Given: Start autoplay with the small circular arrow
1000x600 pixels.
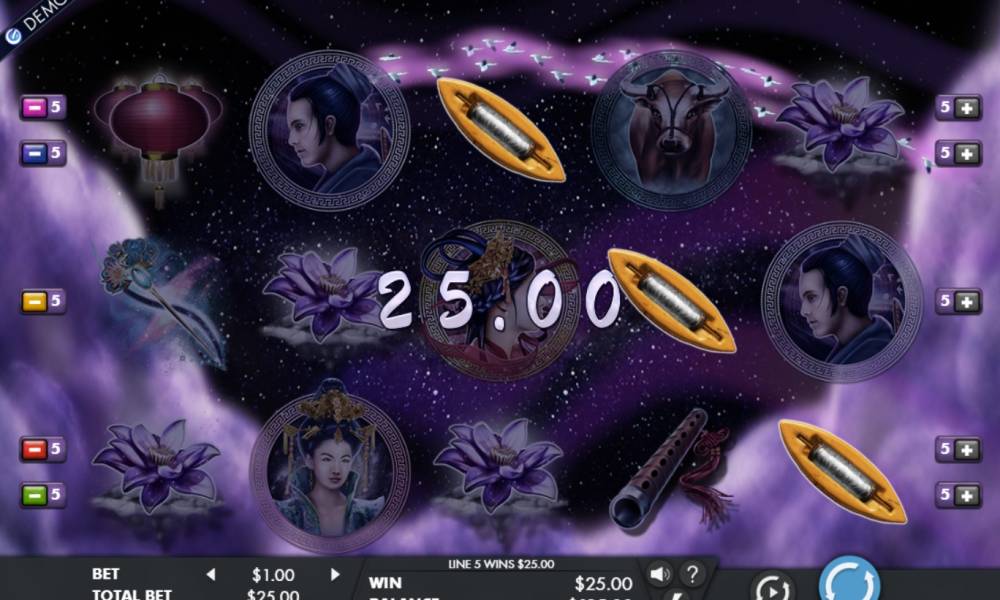Looking at the screenshot, I should click(772, 588).
